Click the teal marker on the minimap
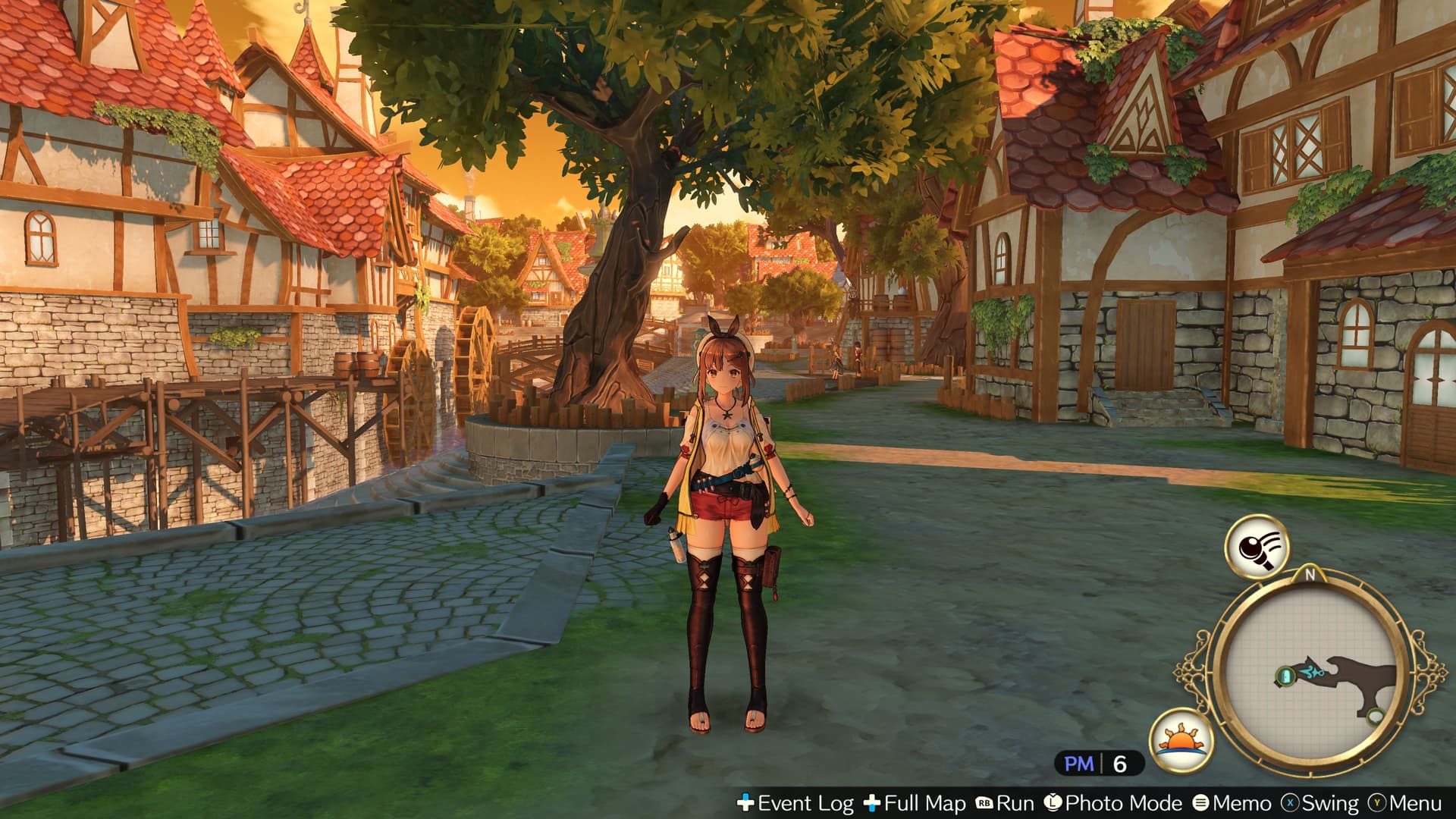The height and width of the screenshot is (819, 1456). pyautogui.click(x=1284, y=675)
